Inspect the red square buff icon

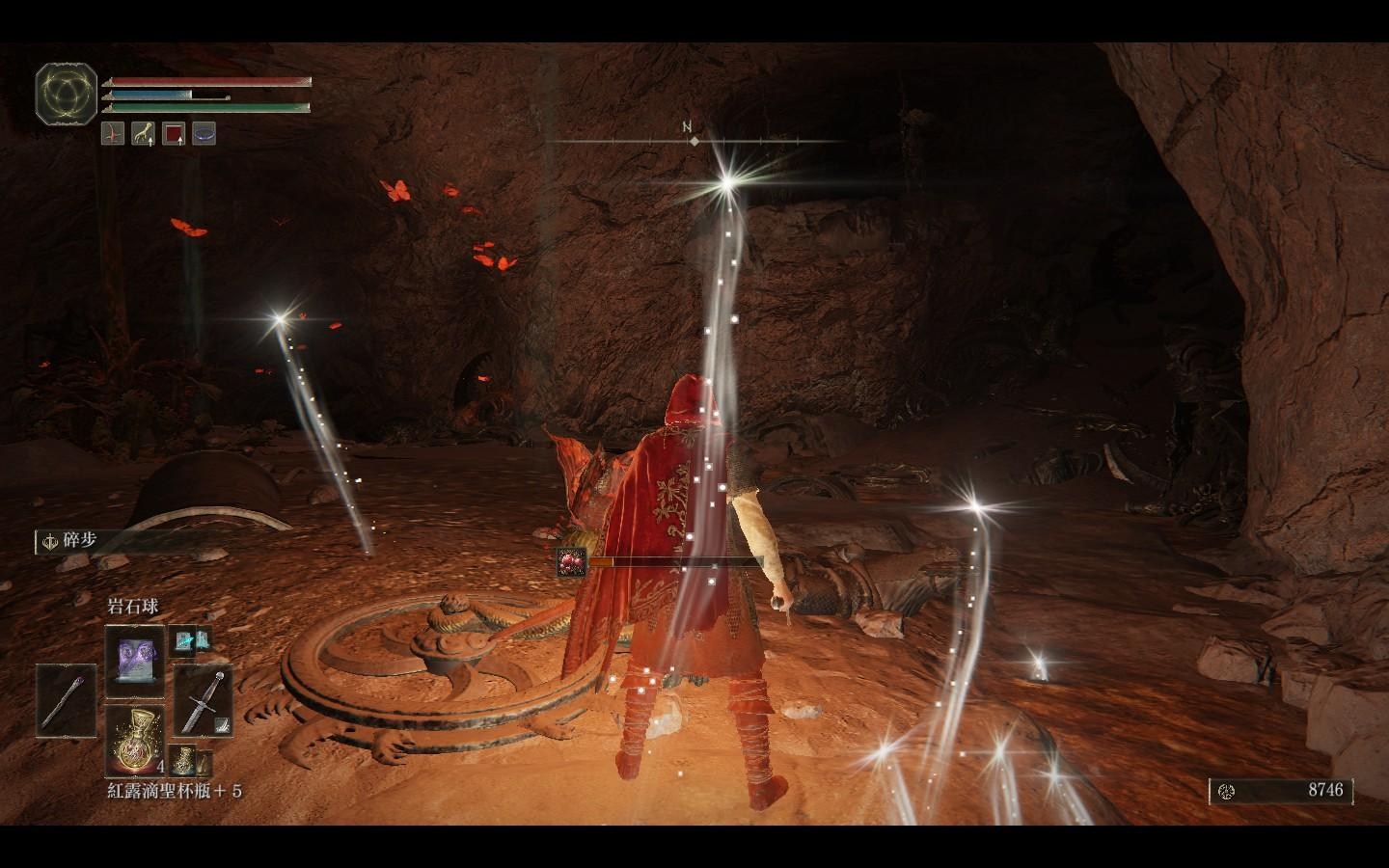tap(173, 133)
